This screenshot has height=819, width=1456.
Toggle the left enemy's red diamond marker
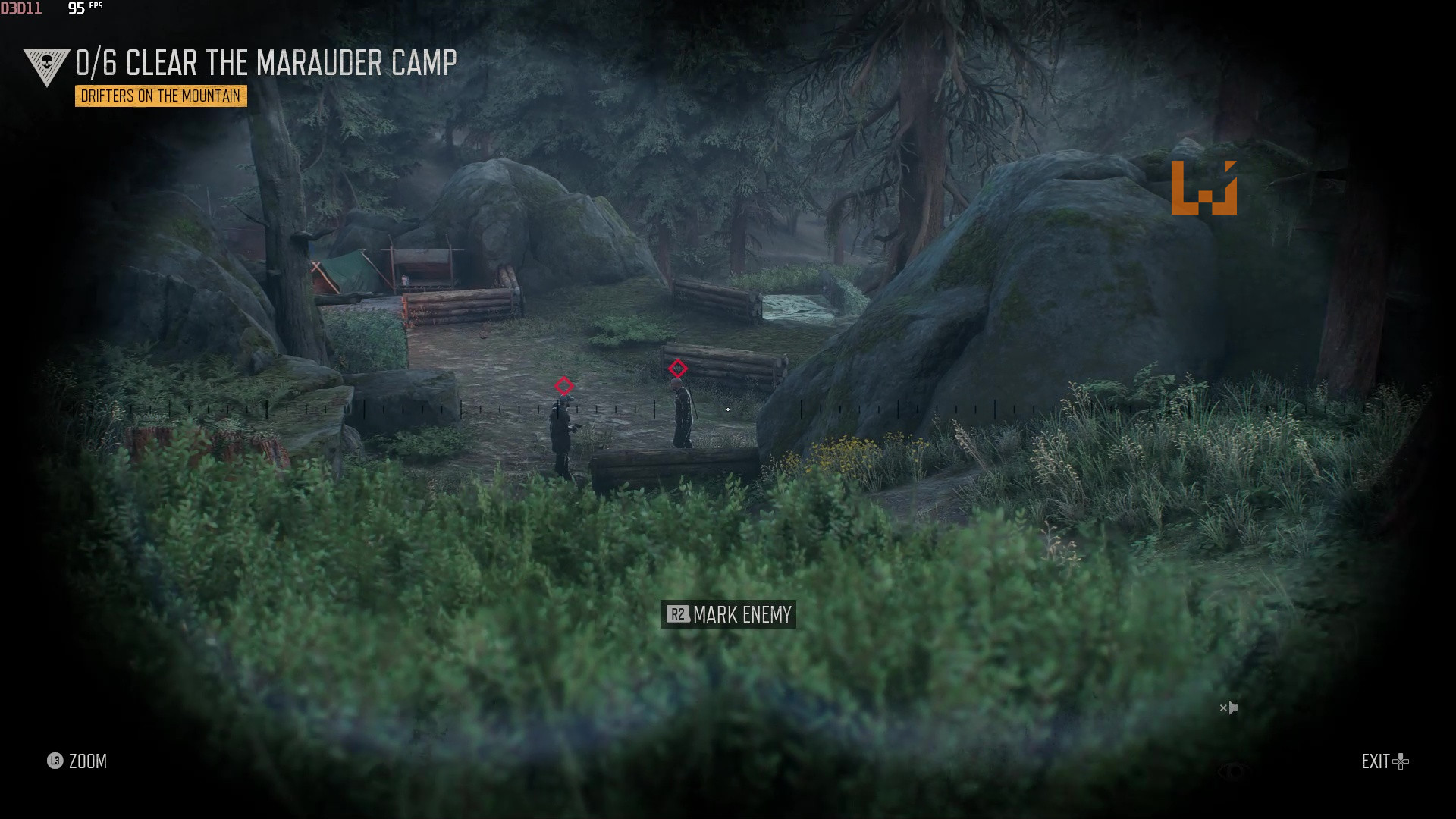tap(564, 386)
